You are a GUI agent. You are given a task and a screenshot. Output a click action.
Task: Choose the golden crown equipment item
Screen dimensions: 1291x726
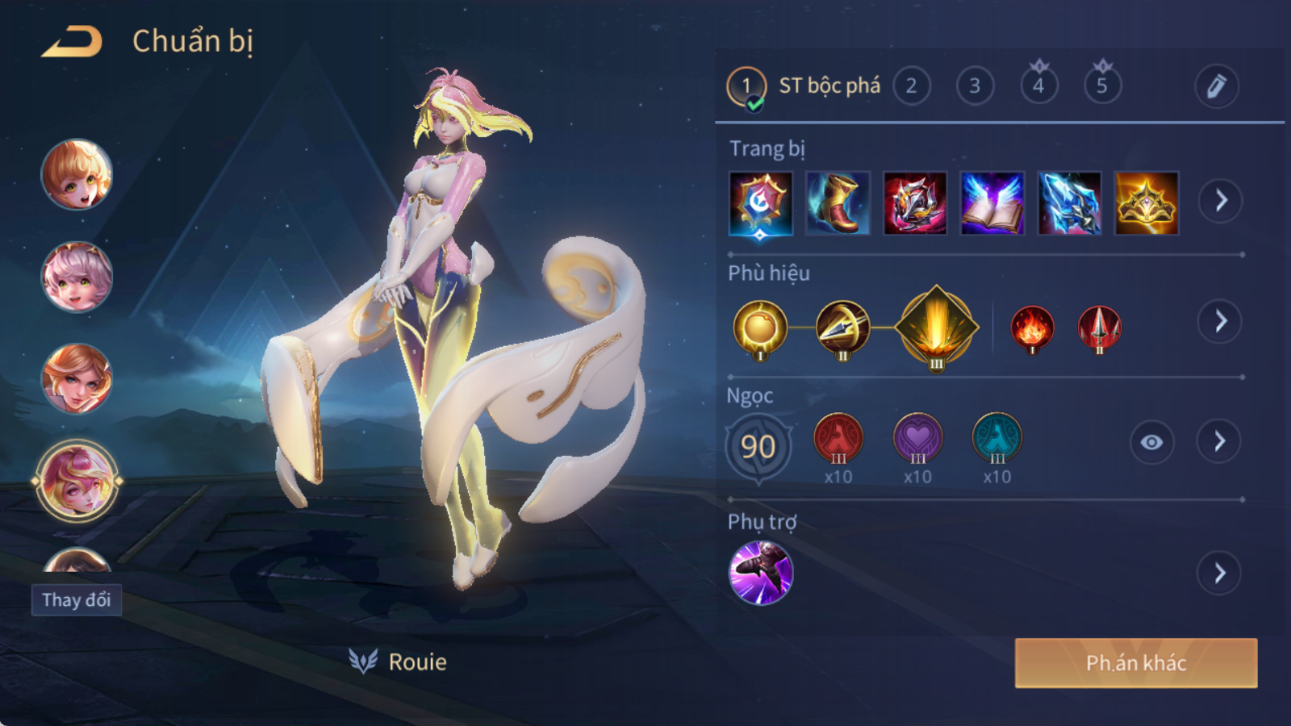[1146, 203]
